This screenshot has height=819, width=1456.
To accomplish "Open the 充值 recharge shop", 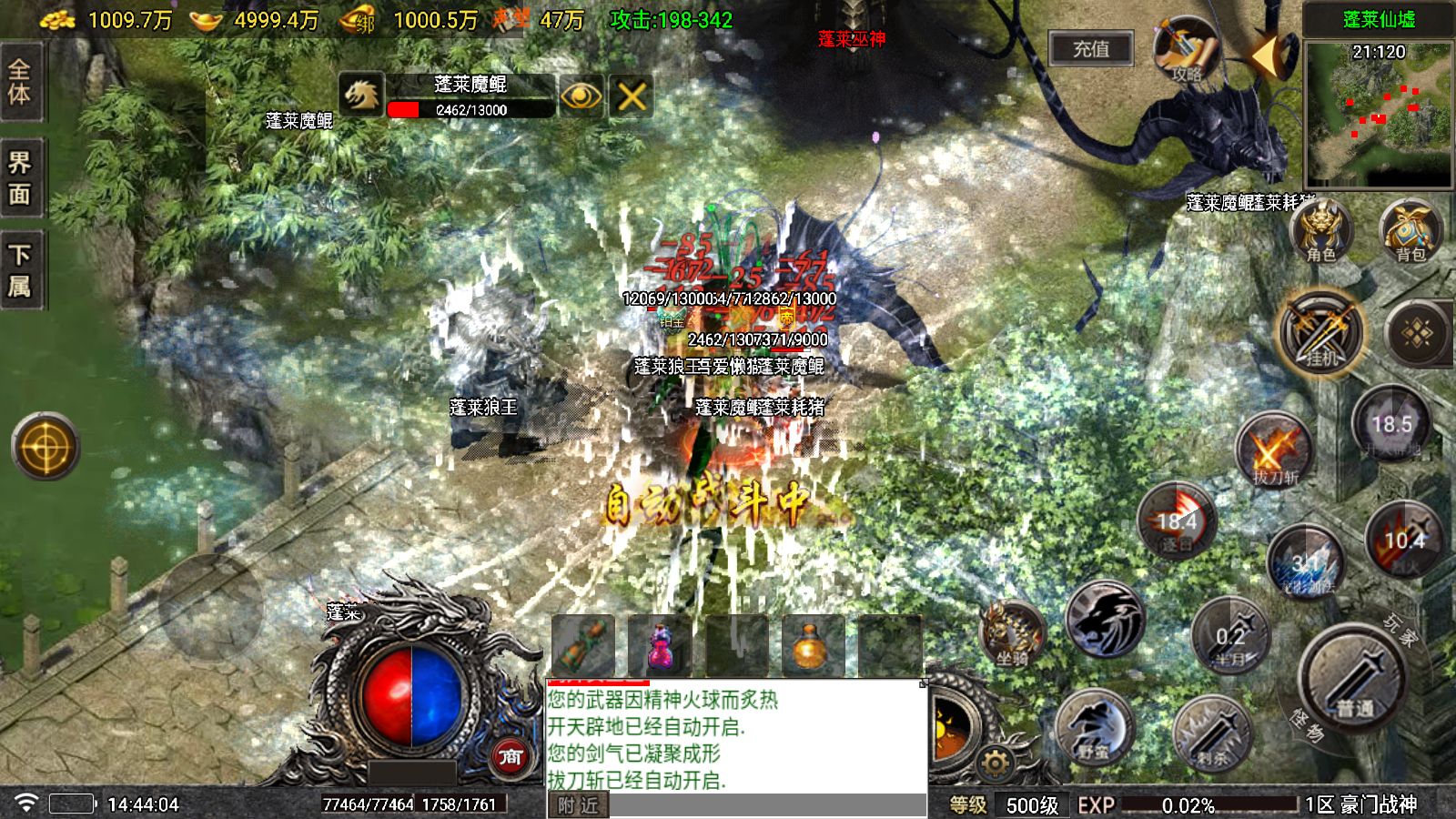I will (1090, 49).
